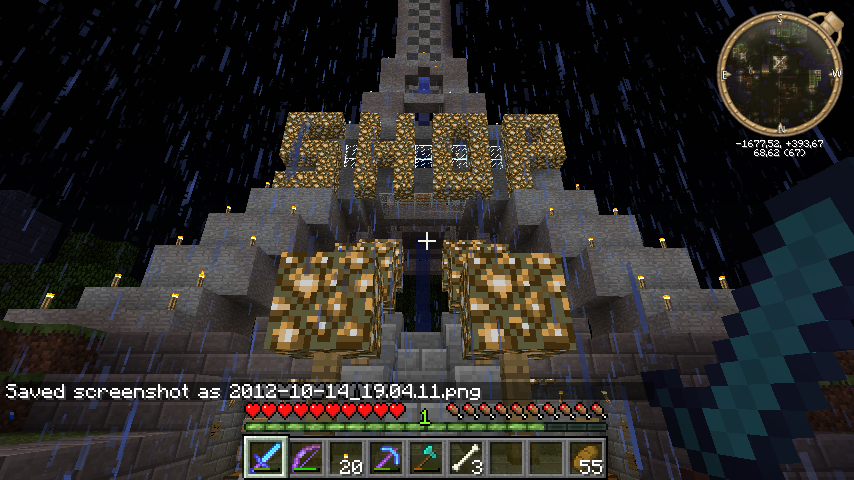Choose the torch stack of 20
Image resolution: width=854 pixels, height=480 pixels.
coord(346,458)
